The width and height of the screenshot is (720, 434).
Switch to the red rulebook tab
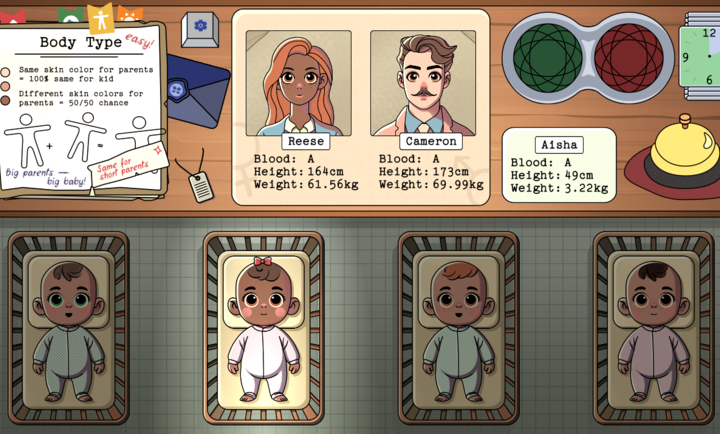coord(12,16)
